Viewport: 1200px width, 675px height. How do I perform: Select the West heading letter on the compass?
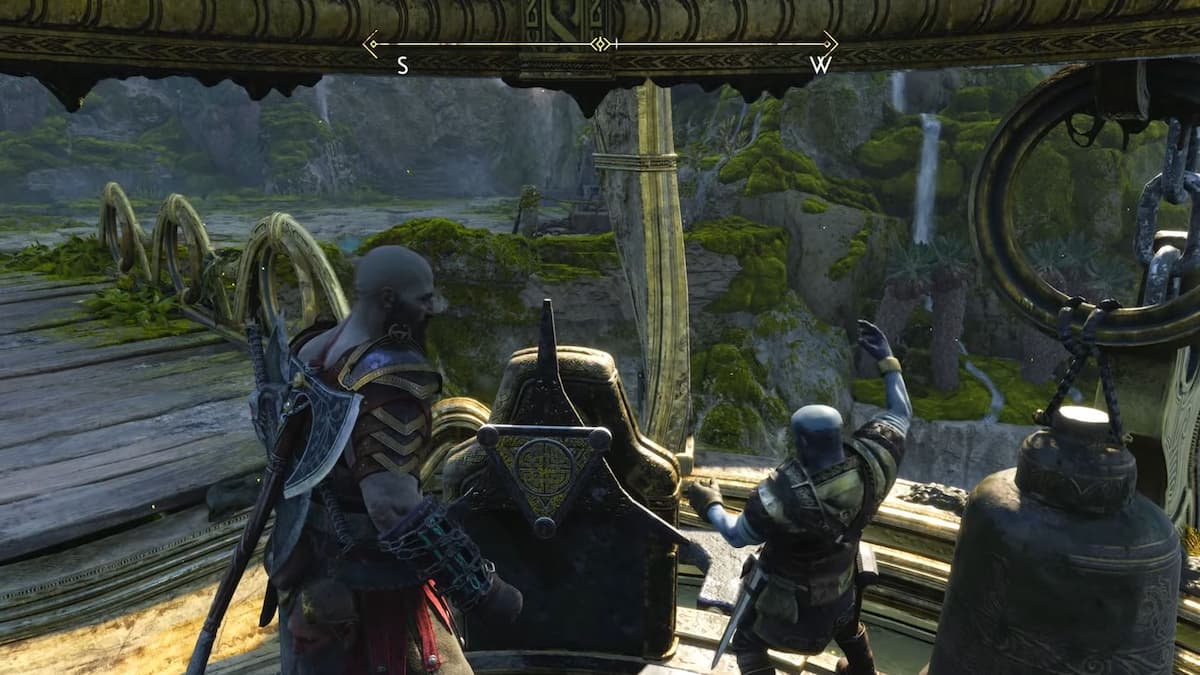click(820, 66)
